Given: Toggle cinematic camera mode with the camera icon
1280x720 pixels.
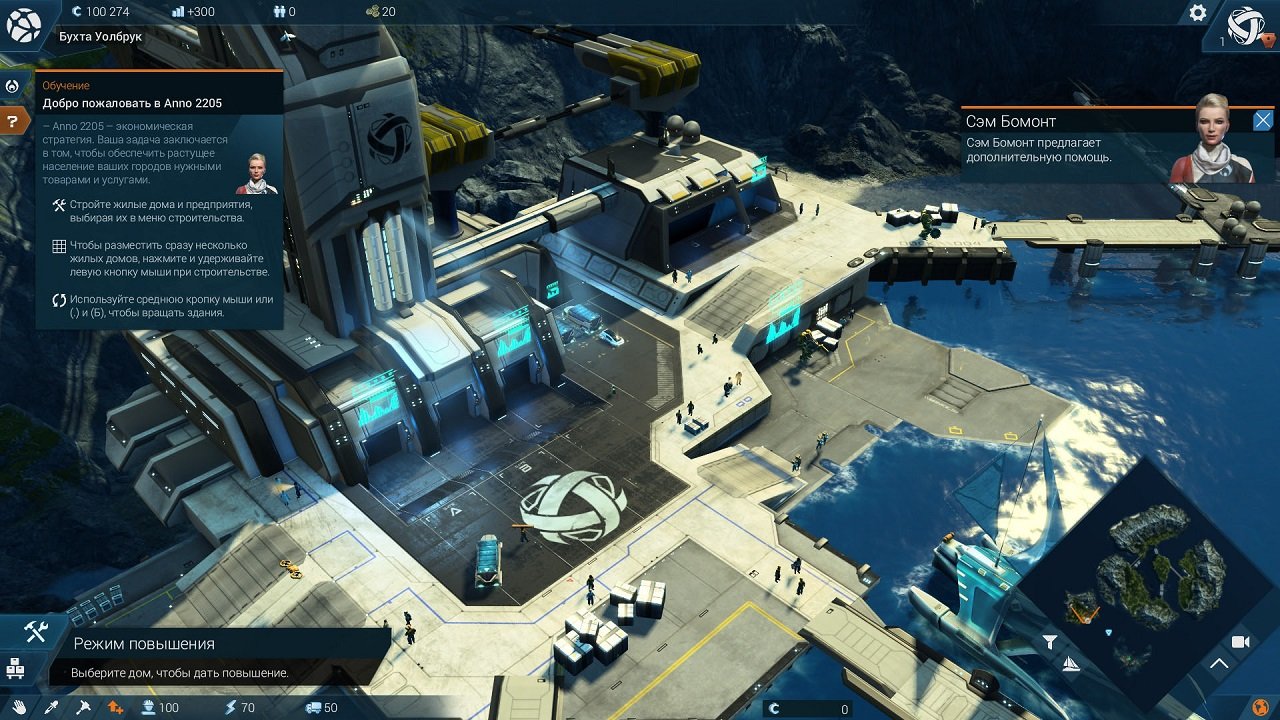Looking at the screenshot, I should pyautogui.click(x=1240, y=641).
